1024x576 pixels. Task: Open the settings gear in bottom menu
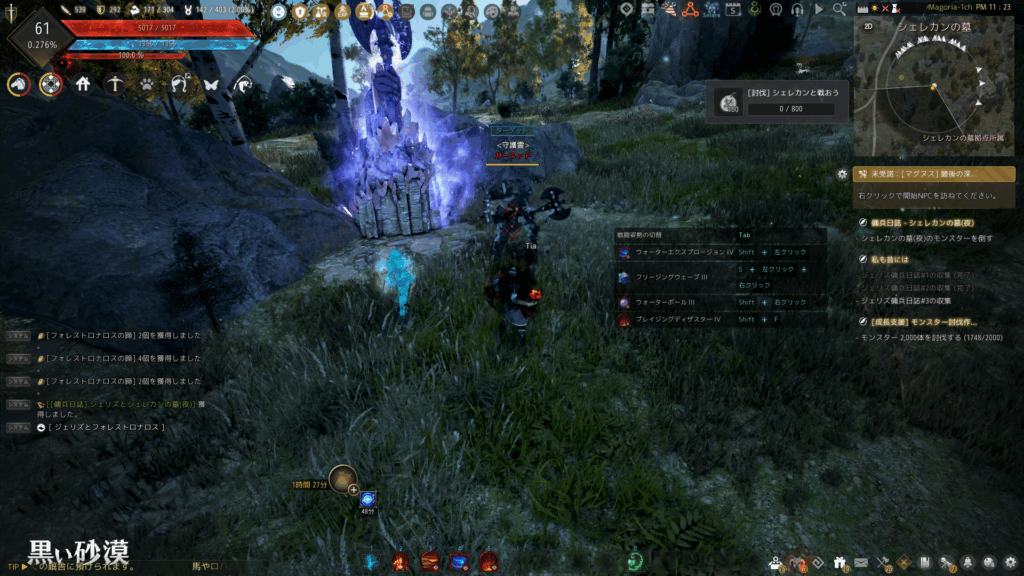(x=1011, y=563)
